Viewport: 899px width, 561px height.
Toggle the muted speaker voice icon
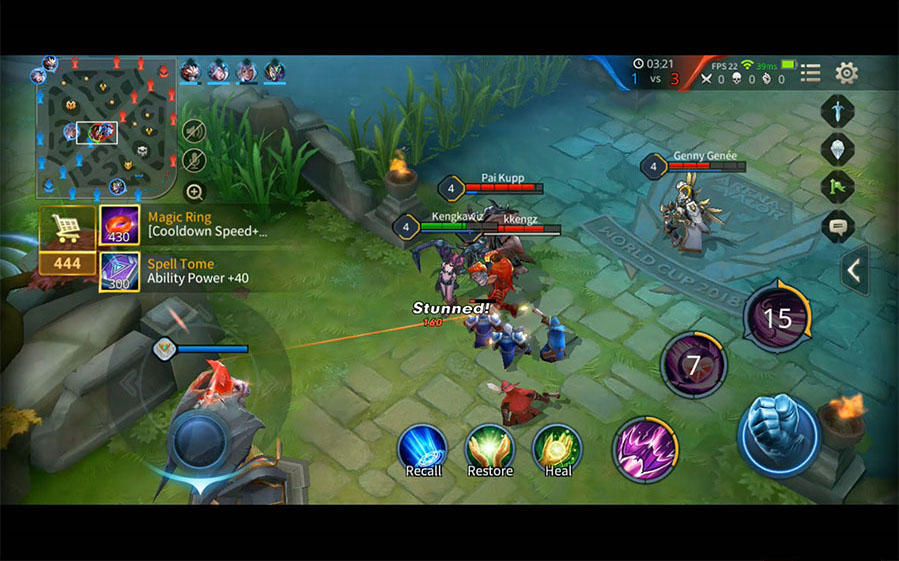tap(194, 131)
